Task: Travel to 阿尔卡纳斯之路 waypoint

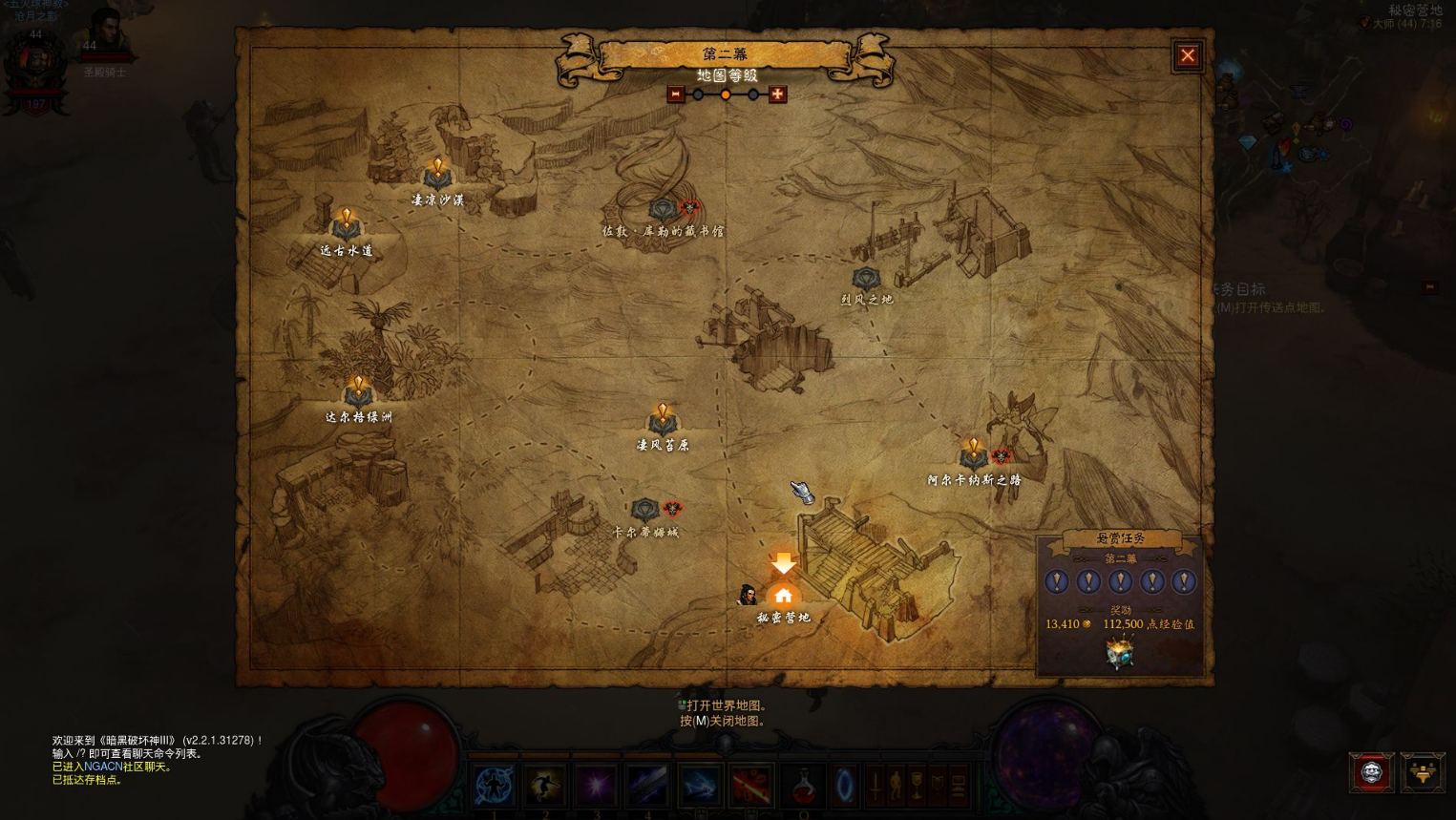Action: 973,453
